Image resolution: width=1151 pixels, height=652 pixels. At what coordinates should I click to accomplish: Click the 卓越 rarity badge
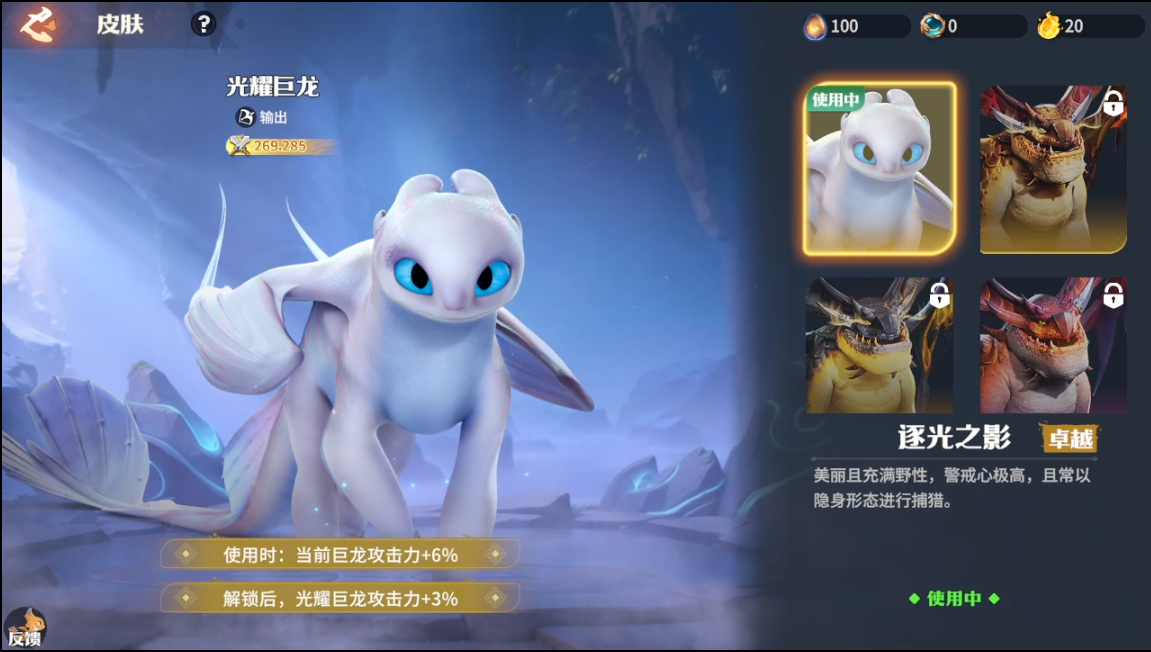pos(1069,438)
